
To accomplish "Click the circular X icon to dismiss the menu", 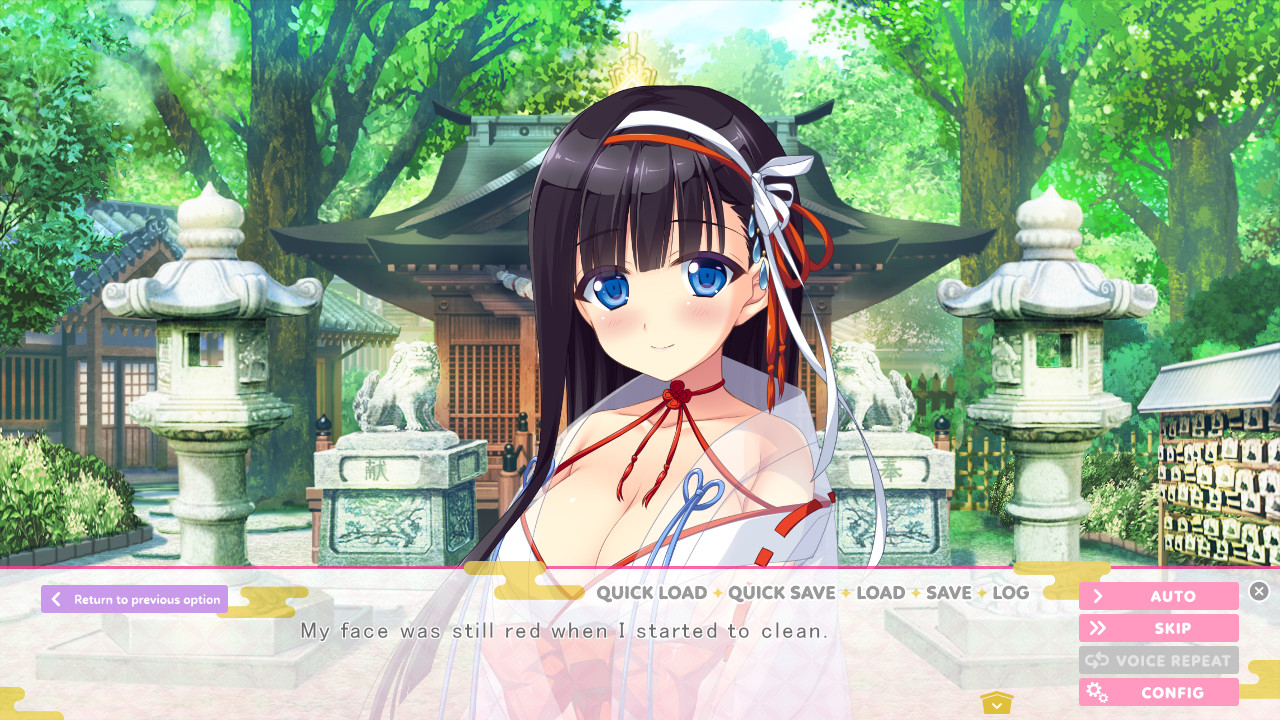I will click(1260, 590).
